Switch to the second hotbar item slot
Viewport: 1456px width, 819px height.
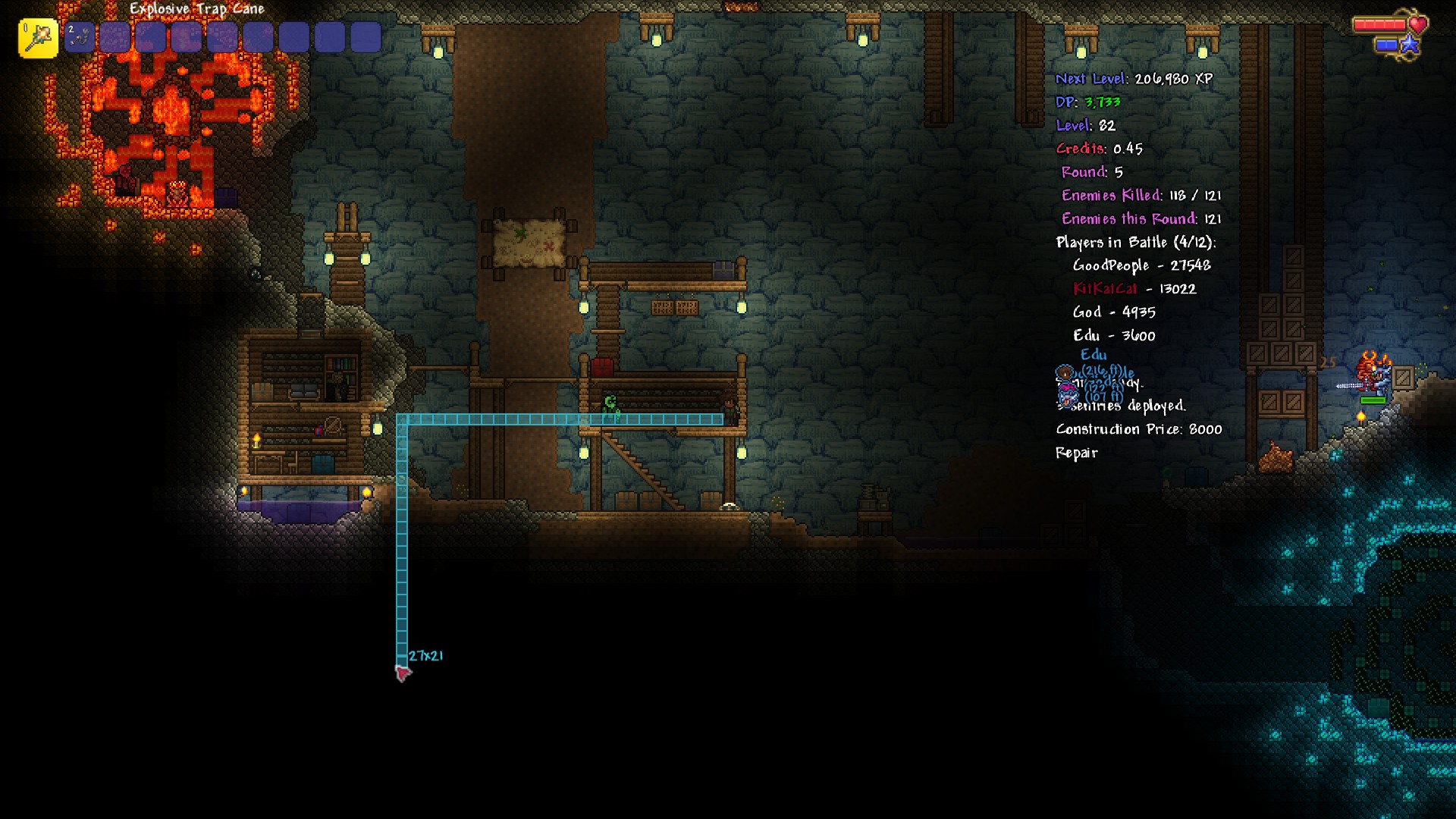(80, 37)
